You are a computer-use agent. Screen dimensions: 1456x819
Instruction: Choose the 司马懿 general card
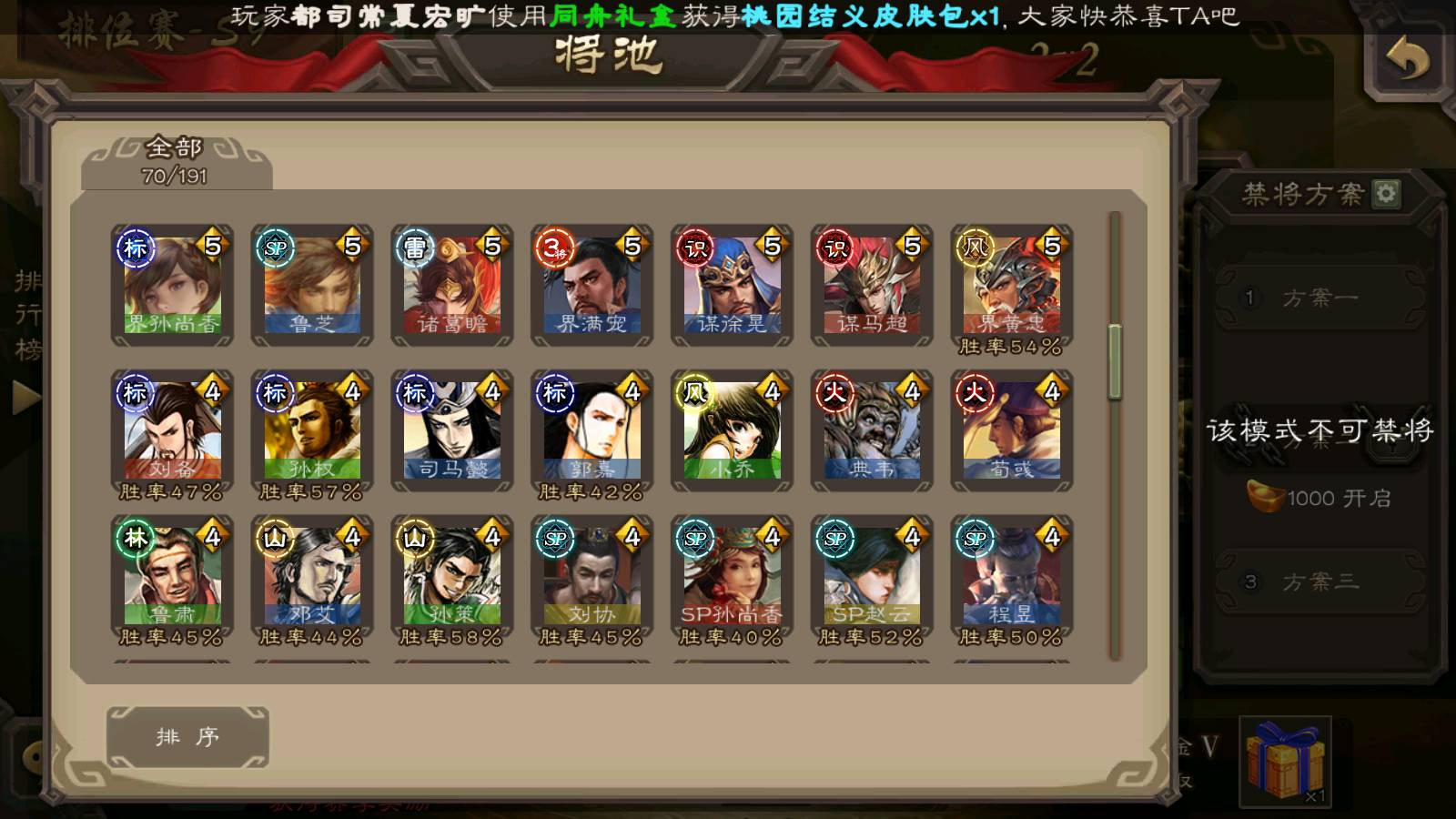coord(452,431)
